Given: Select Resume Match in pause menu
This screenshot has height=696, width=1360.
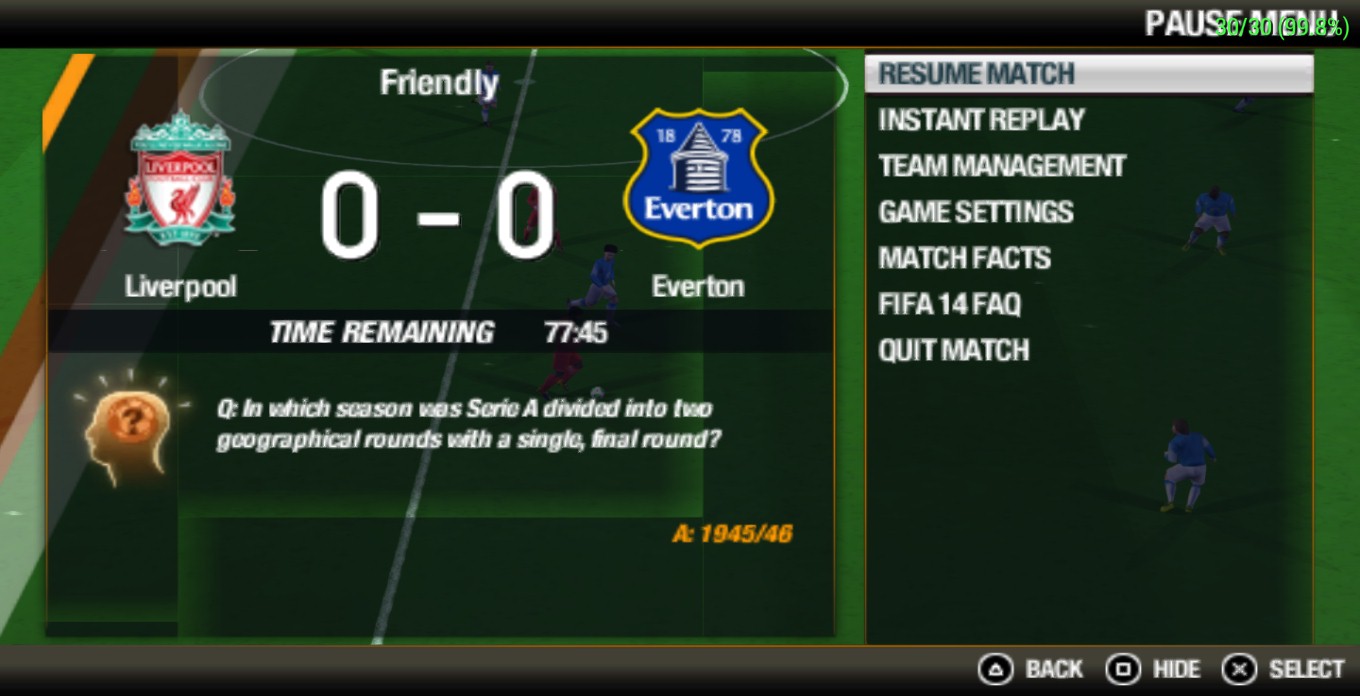Looking at the screenshot, I should [976, 74].
